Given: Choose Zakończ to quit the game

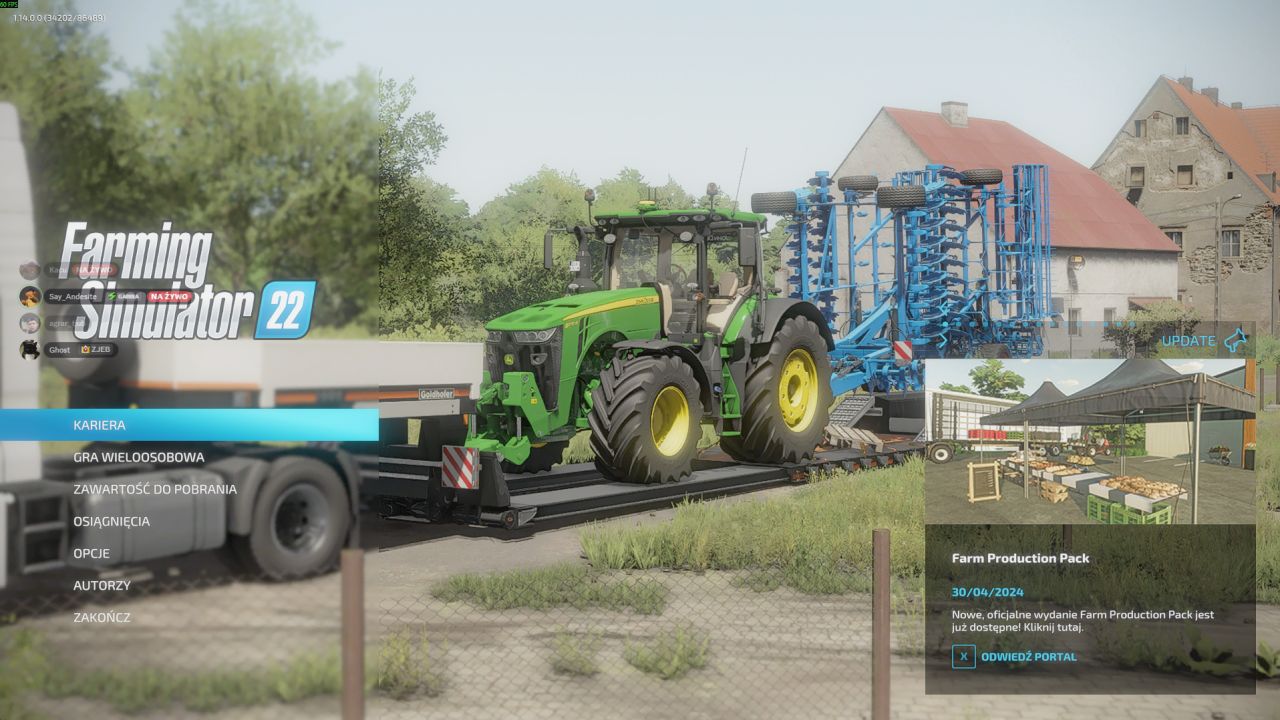Looking at the screenshot, I should click(x=101, y=617).
